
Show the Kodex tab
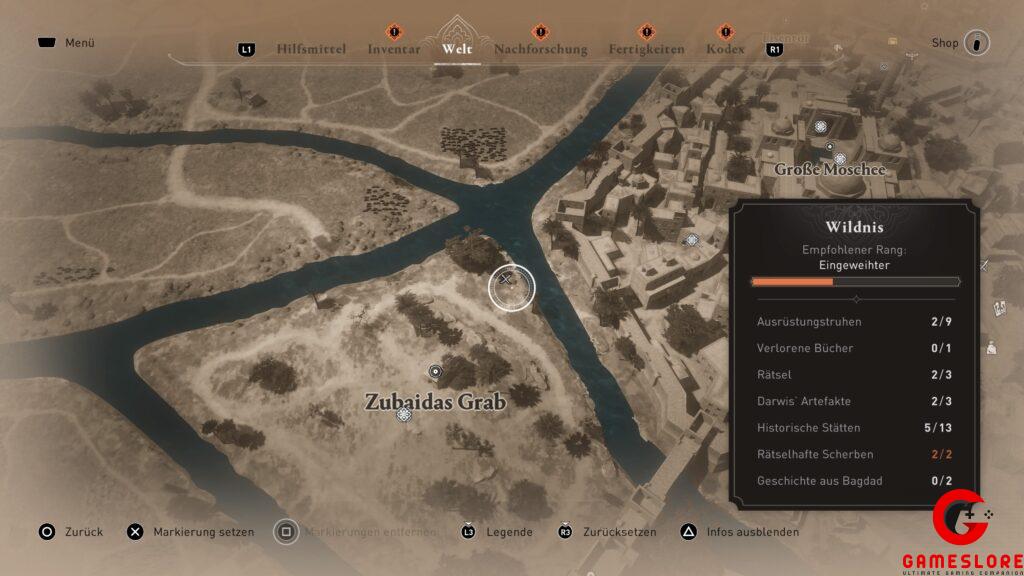pyautogui.click(x=725, y=49)
